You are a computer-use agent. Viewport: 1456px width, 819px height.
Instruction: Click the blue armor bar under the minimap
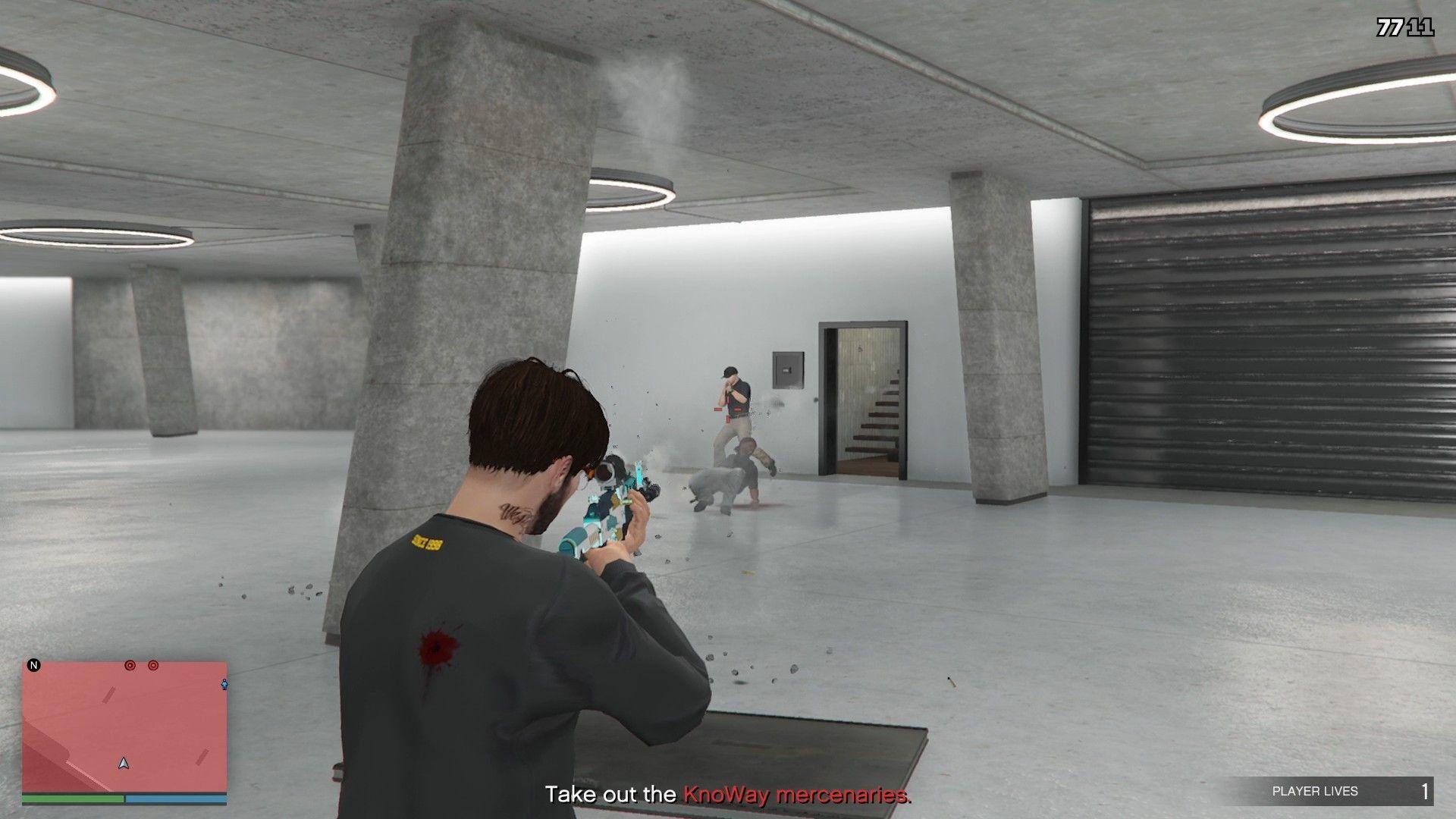pos(176,799)
